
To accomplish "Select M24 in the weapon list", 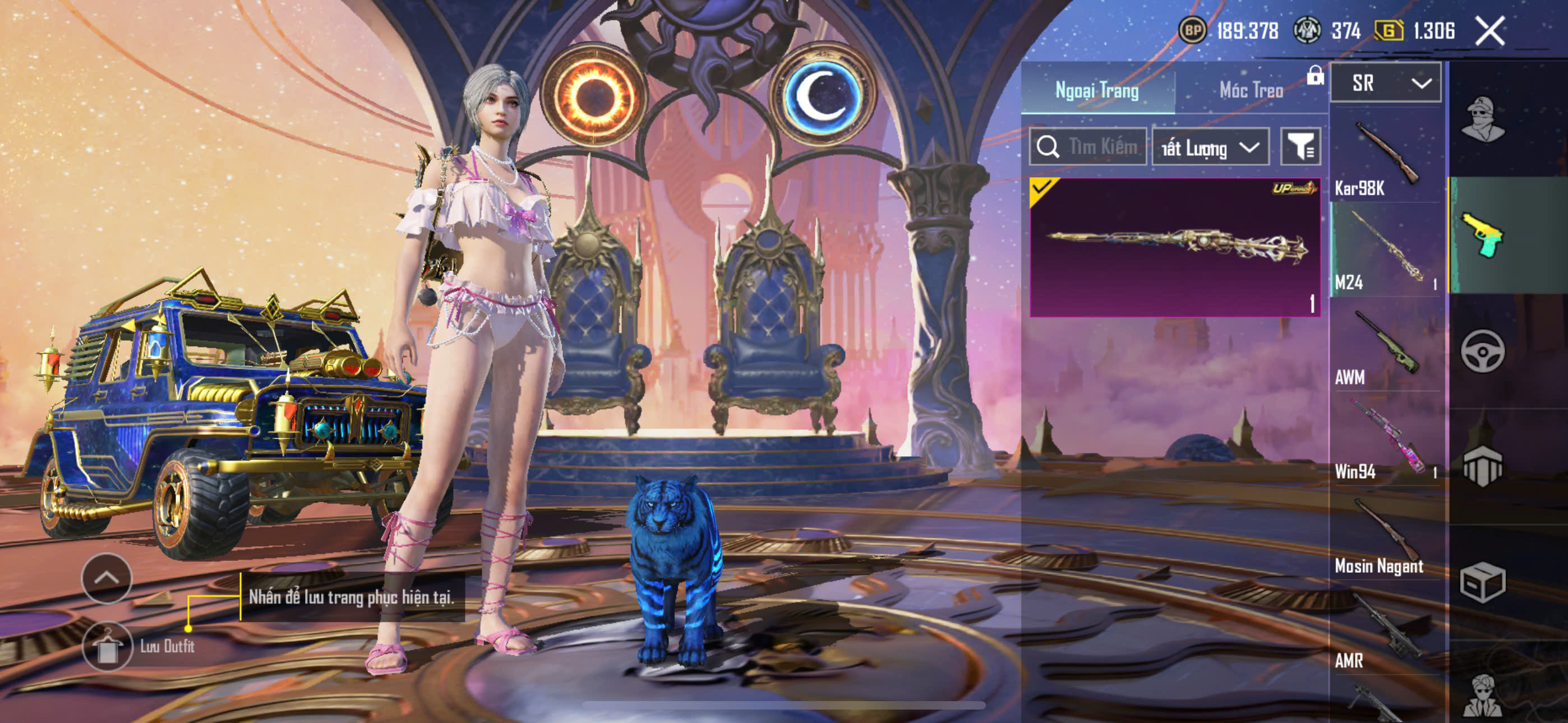I will 1386,250.
